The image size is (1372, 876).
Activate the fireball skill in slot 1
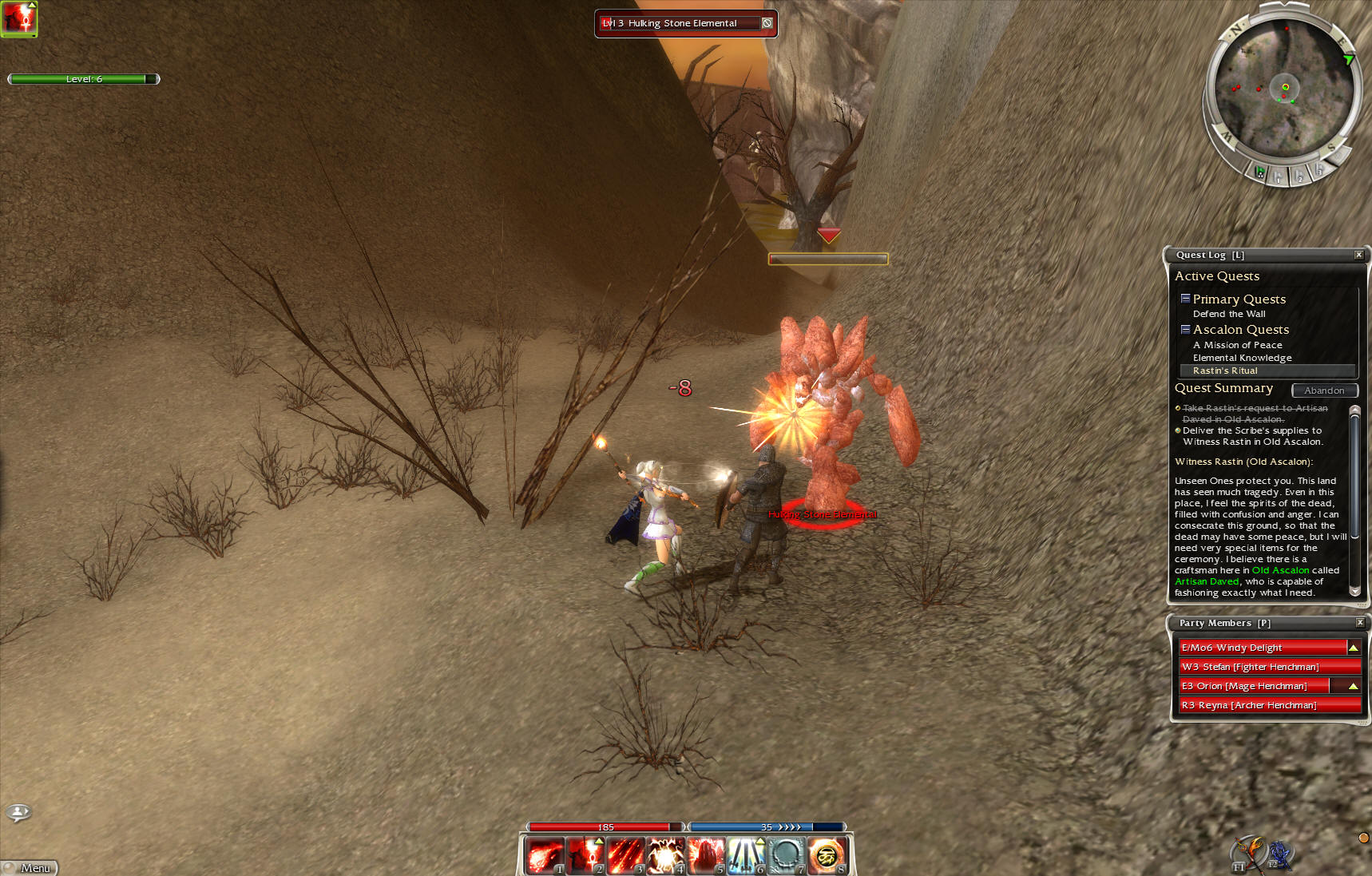point(545,855)
